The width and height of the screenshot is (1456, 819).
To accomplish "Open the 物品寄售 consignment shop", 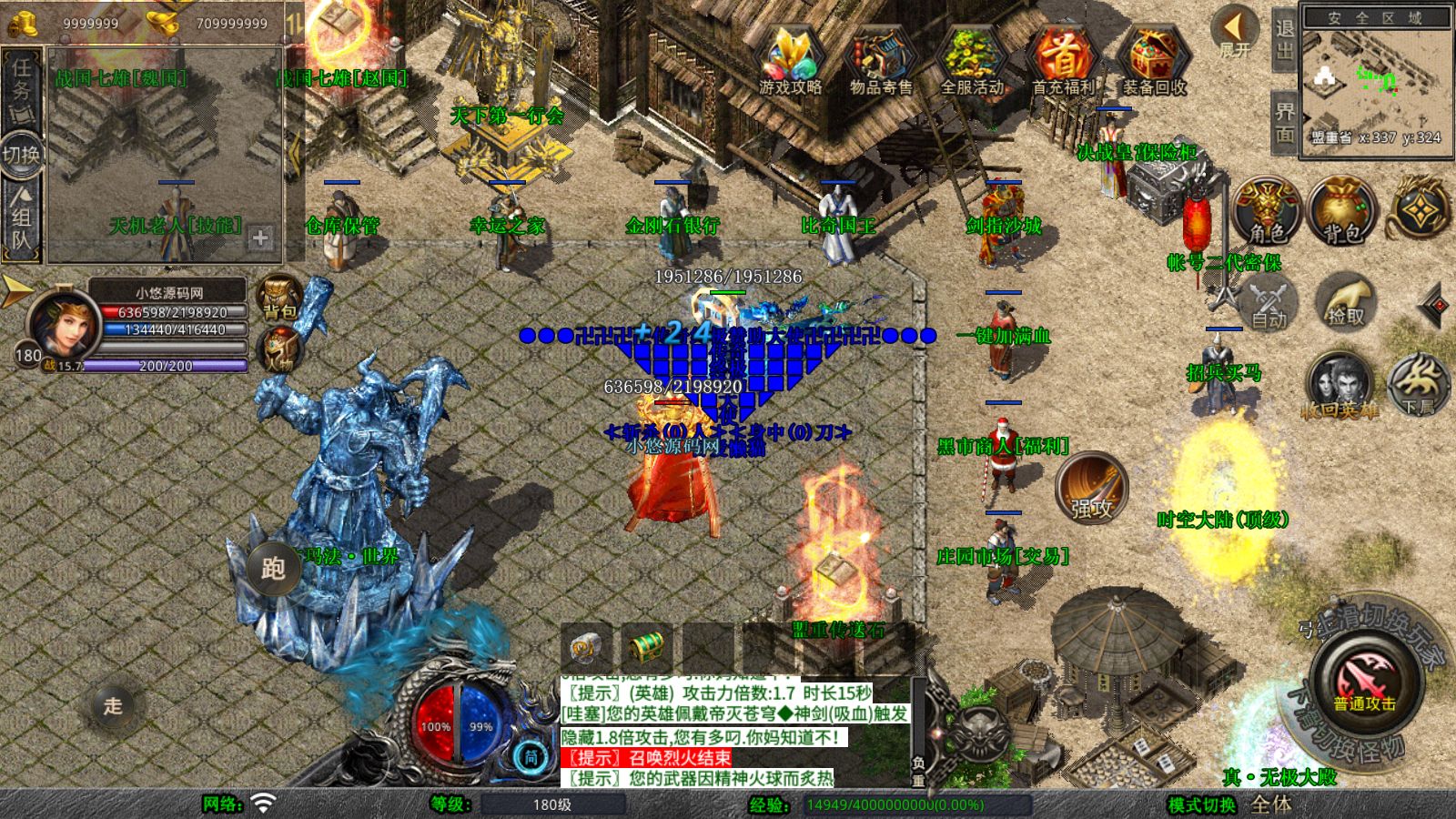I will click(x=881, y=59).
